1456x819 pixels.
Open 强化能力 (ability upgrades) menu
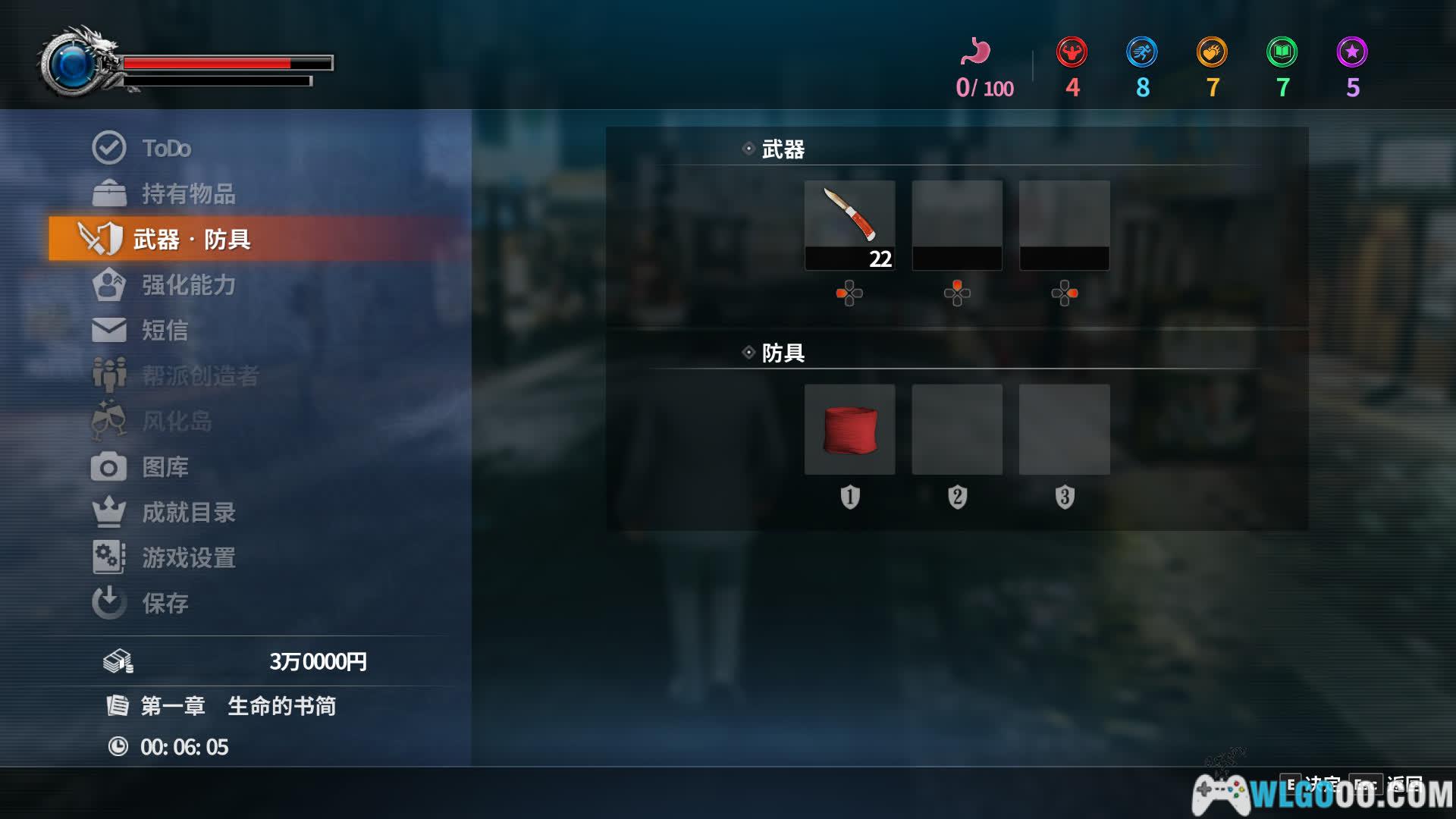pyautogui.click(x=188, y=284)
